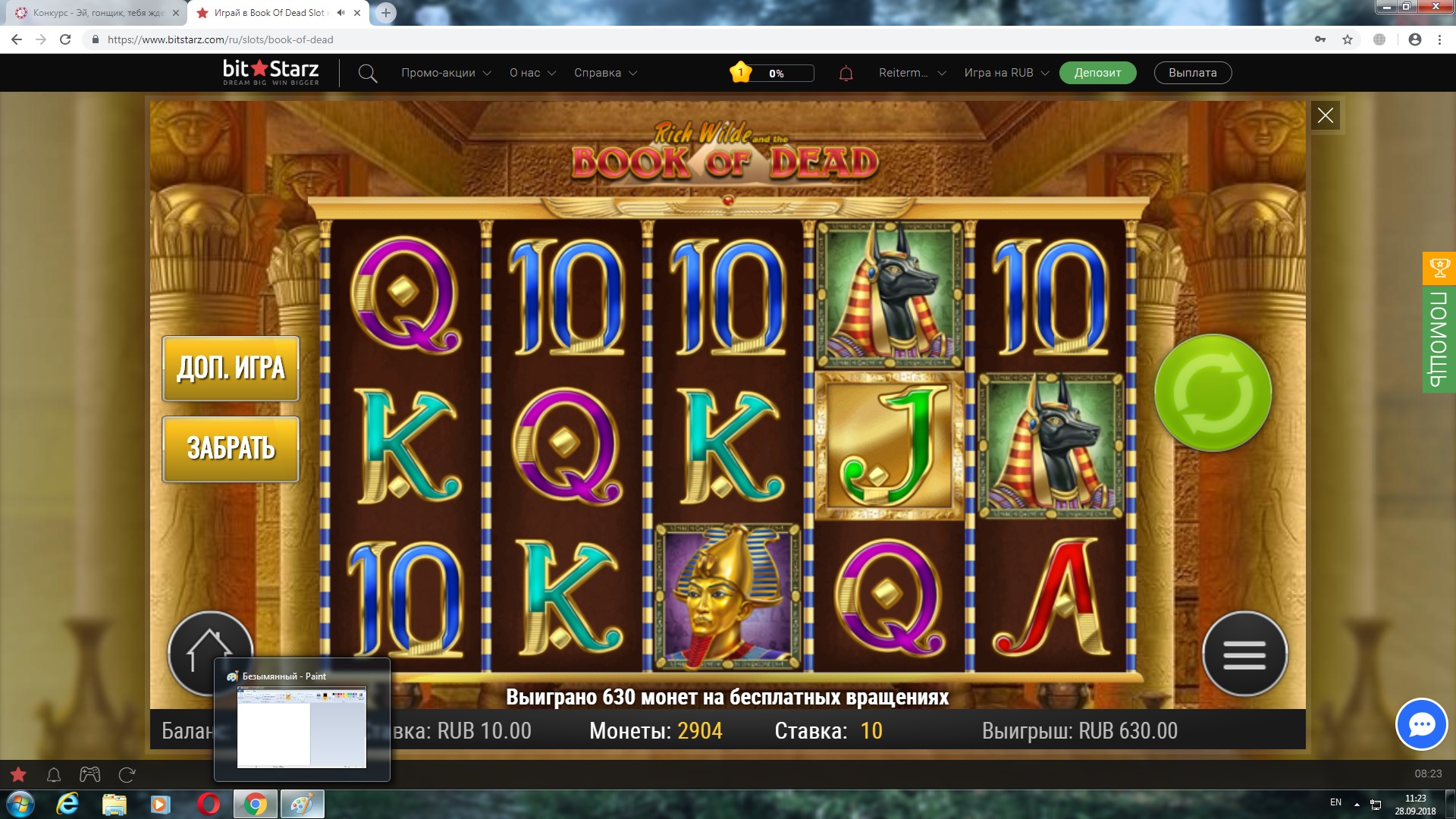
Task: Show notifications via the red bell icon
Action: 846,74
